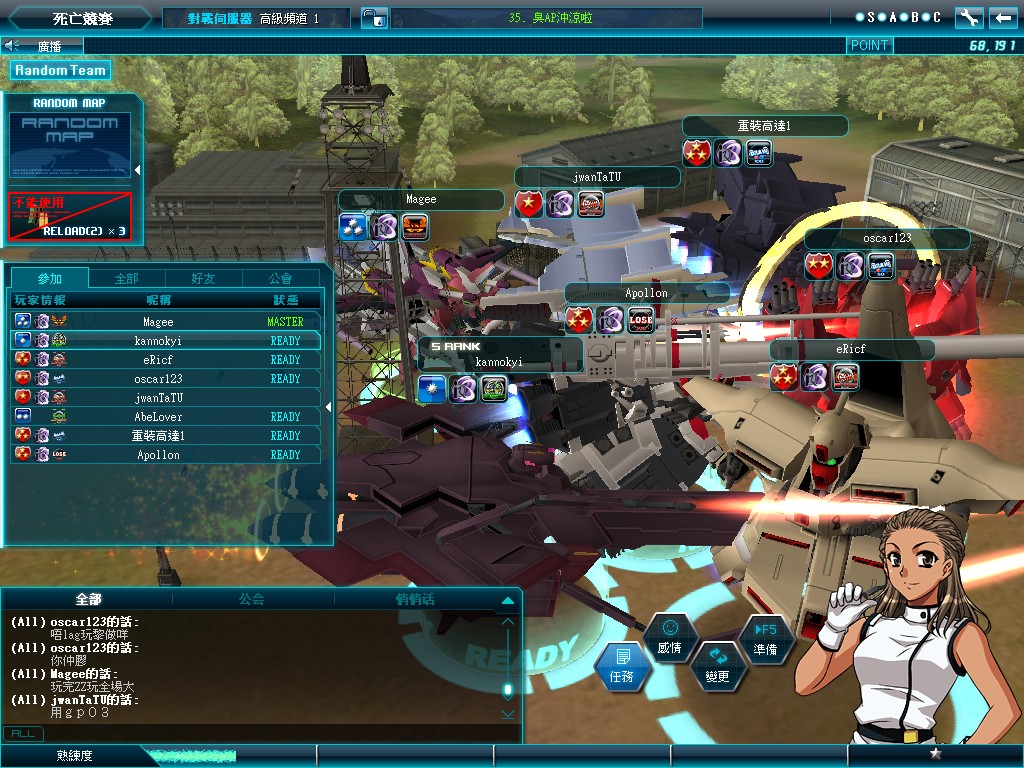Open the 公會 guild tab
This screenshot has height=768, width=1024.
[x=281, y=278]
